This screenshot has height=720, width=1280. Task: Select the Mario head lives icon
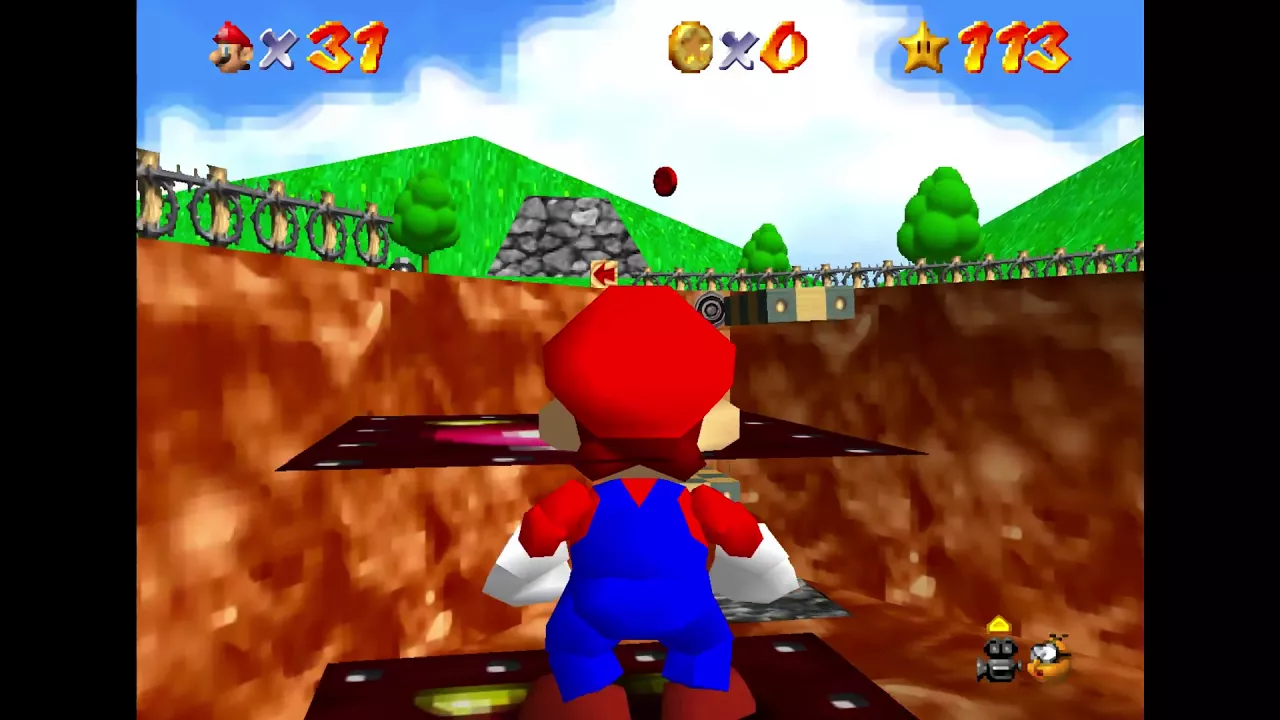point(231,46)
